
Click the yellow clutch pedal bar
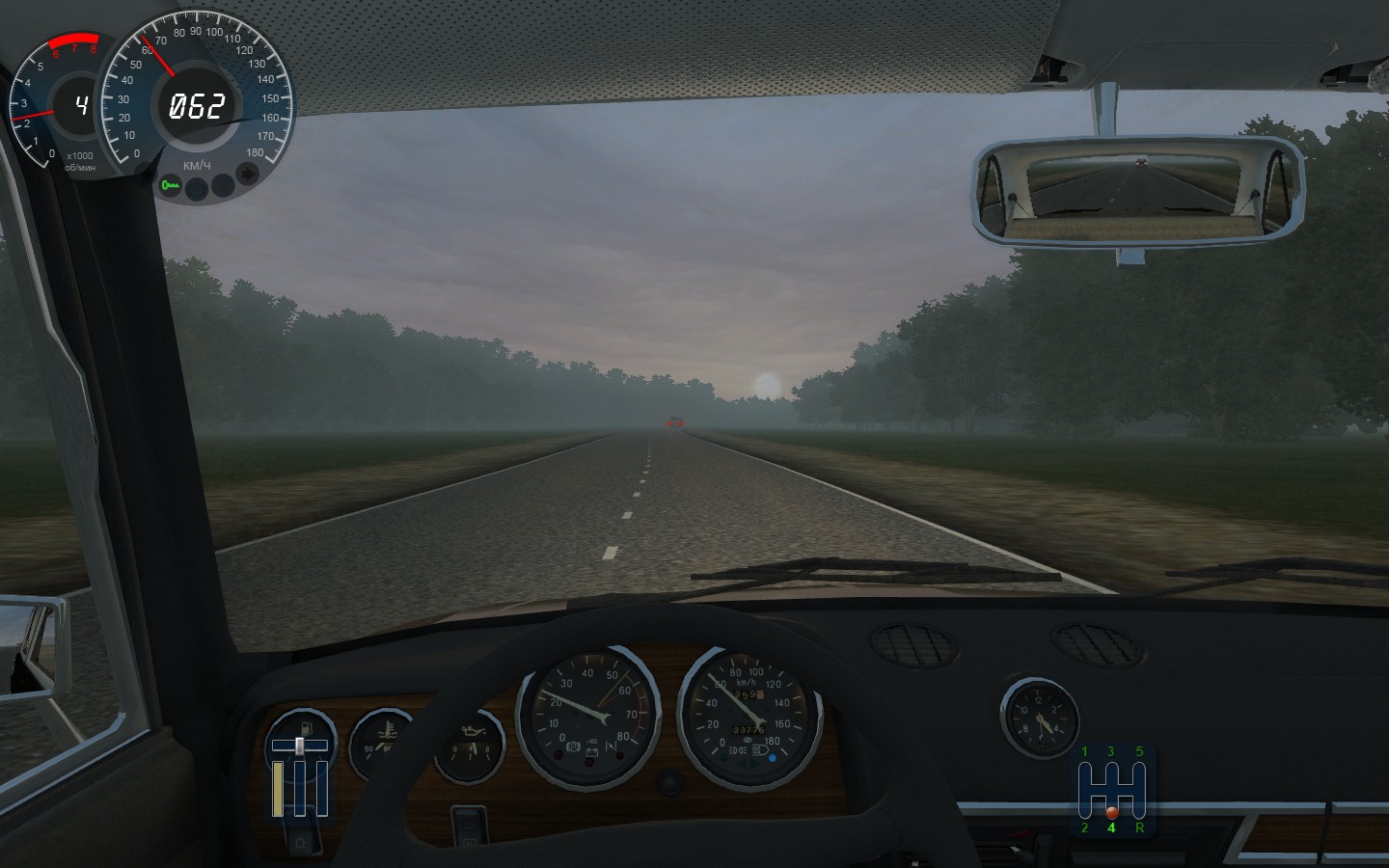(279, 789)
